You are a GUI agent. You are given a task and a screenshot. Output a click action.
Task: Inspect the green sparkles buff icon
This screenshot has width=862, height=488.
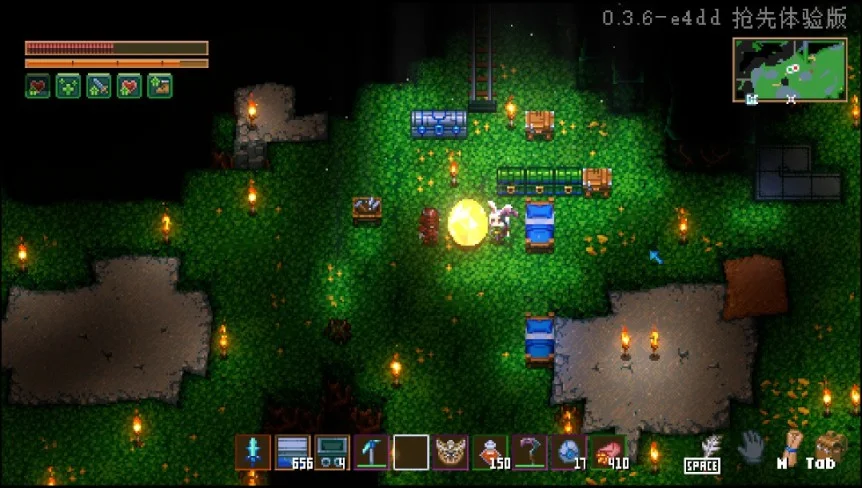point(68,86)
